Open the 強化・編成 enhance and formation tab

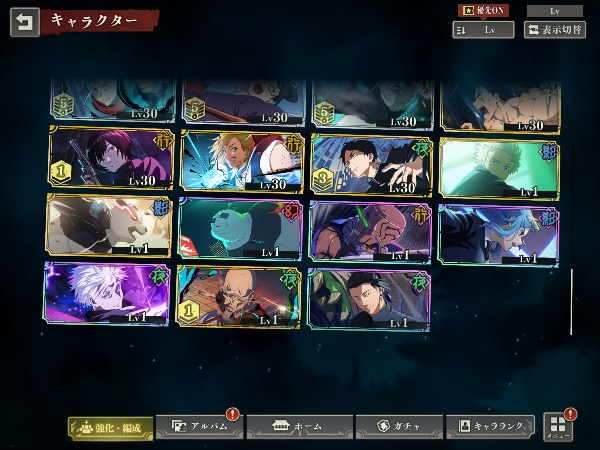tap(111, 427)
